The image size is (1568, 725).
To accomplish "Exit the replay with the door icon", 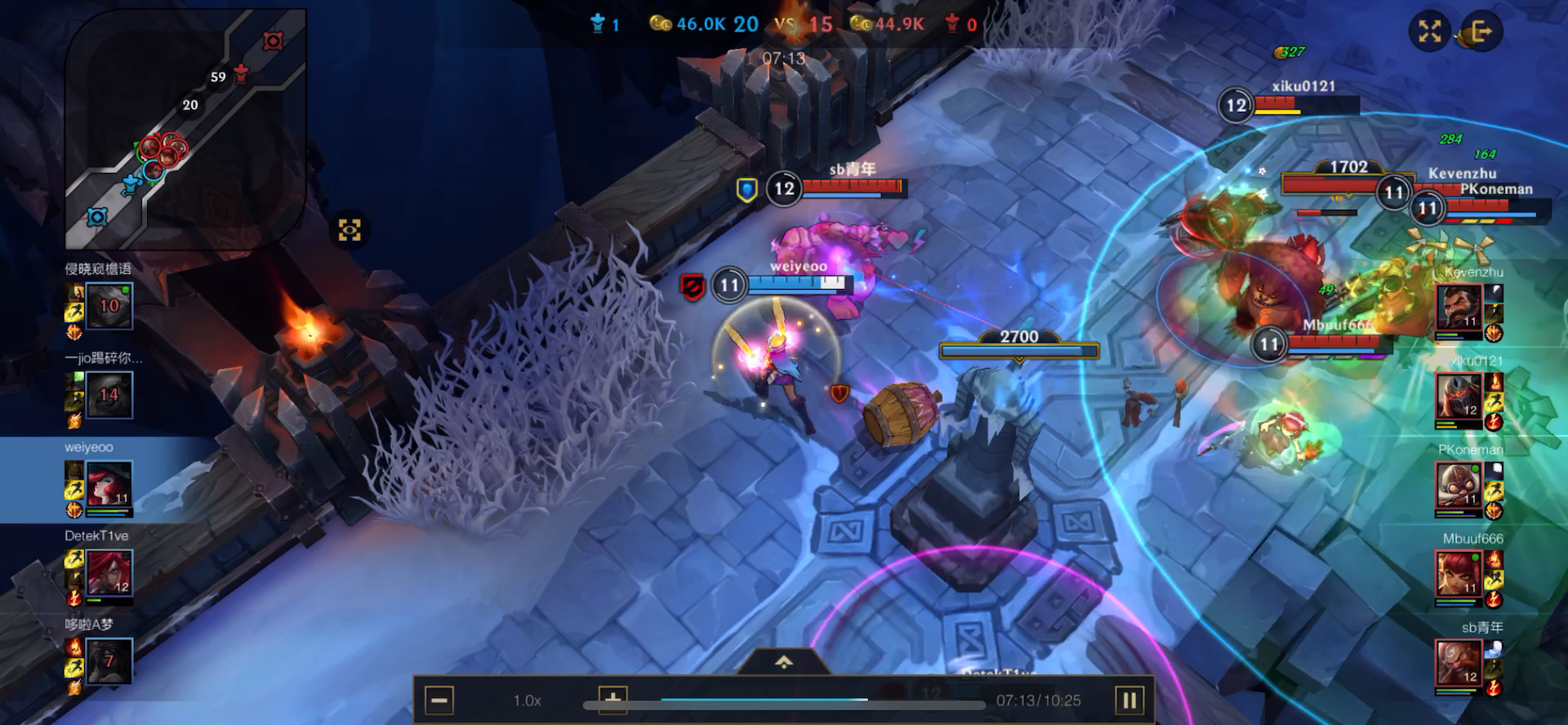I will coord(1481,32).
